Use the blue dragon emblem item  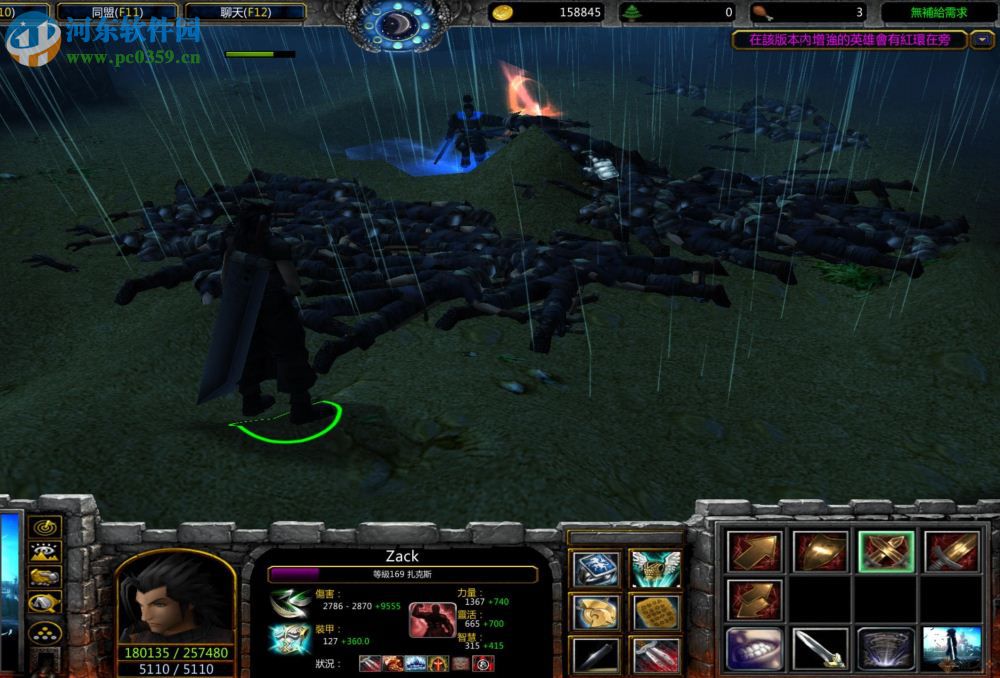595,569
